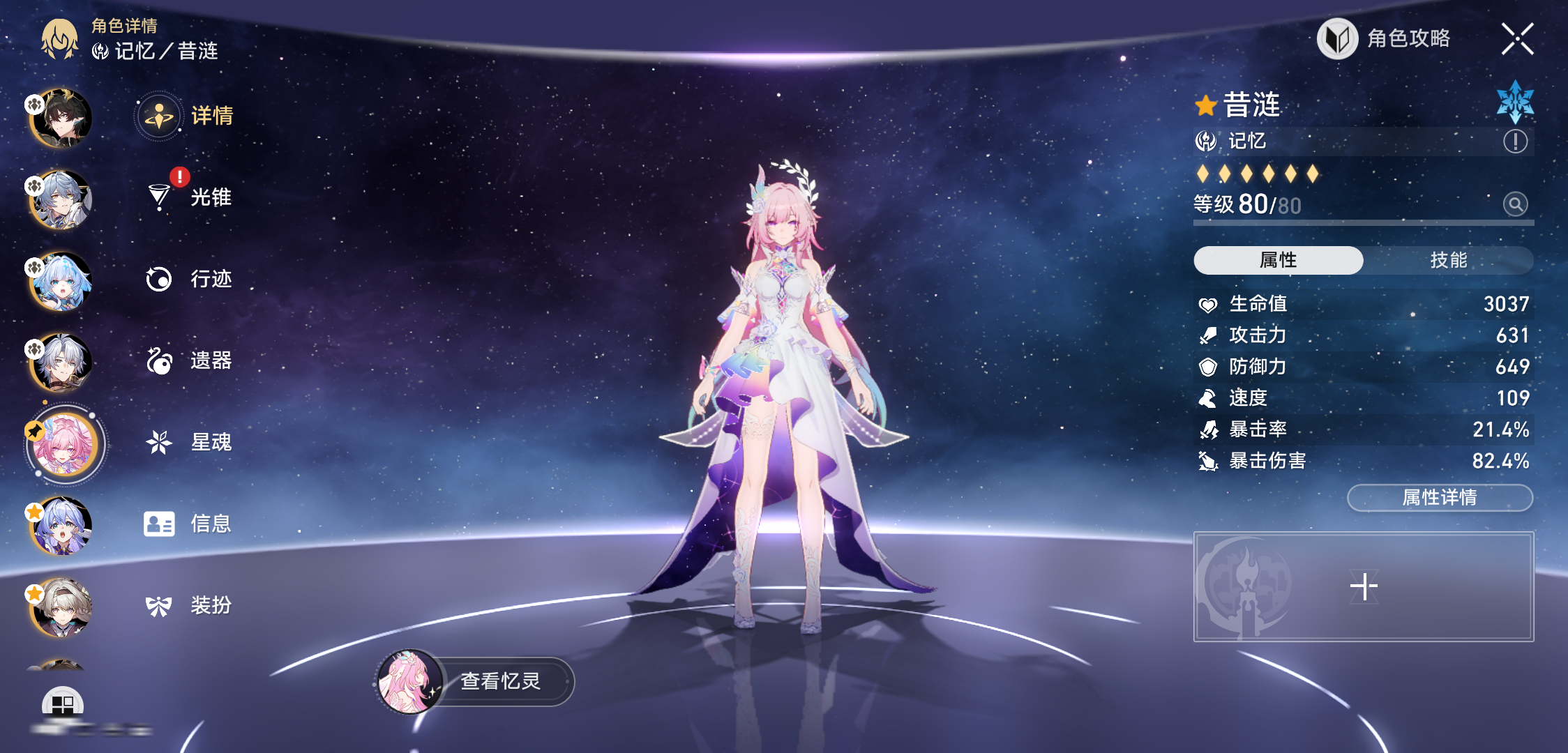Open the 角色攻略 character guide
This screenshot has width=1568, height=753.
coord(1384,38)
